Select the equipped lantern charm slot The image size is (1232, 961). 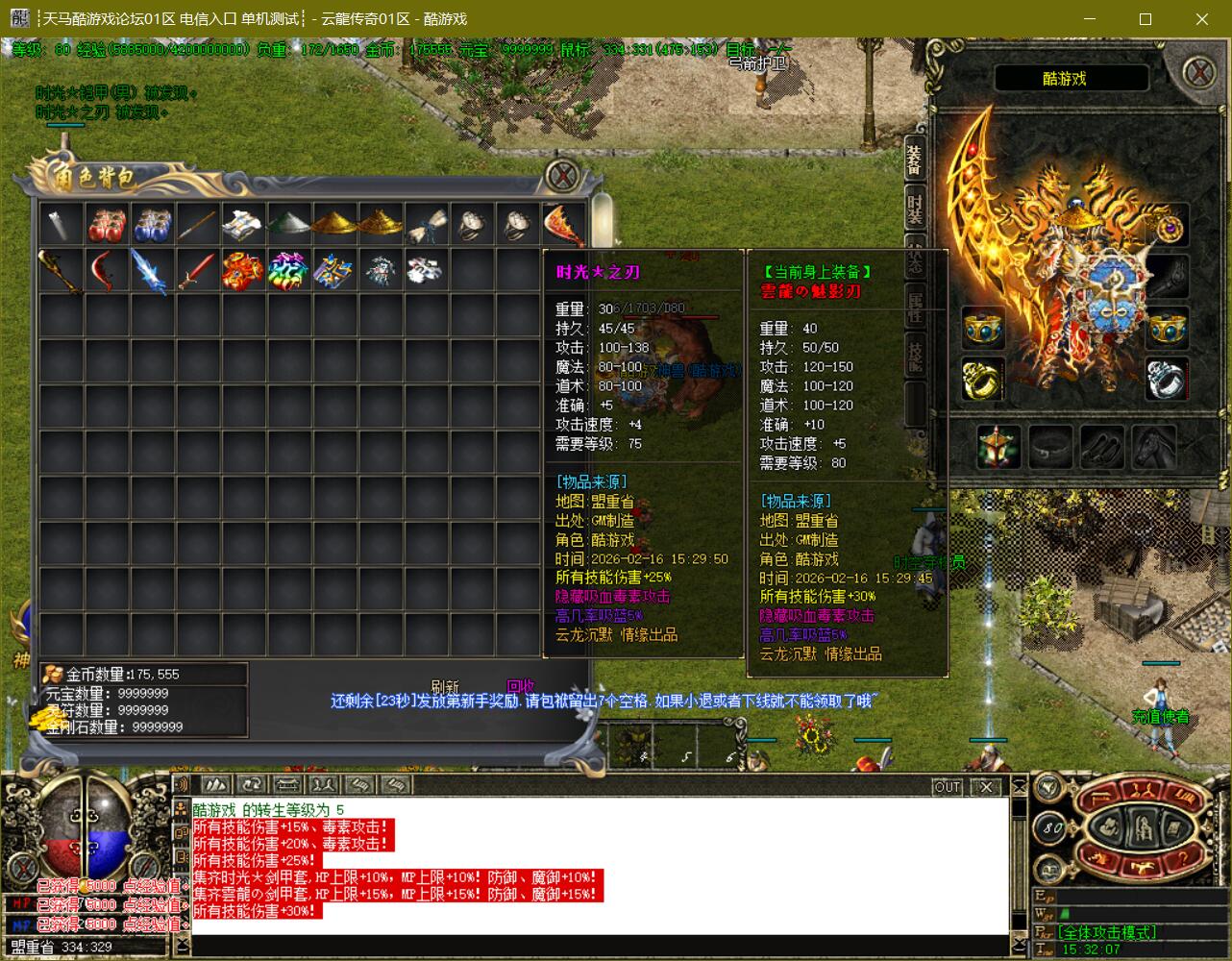(998, 447)
